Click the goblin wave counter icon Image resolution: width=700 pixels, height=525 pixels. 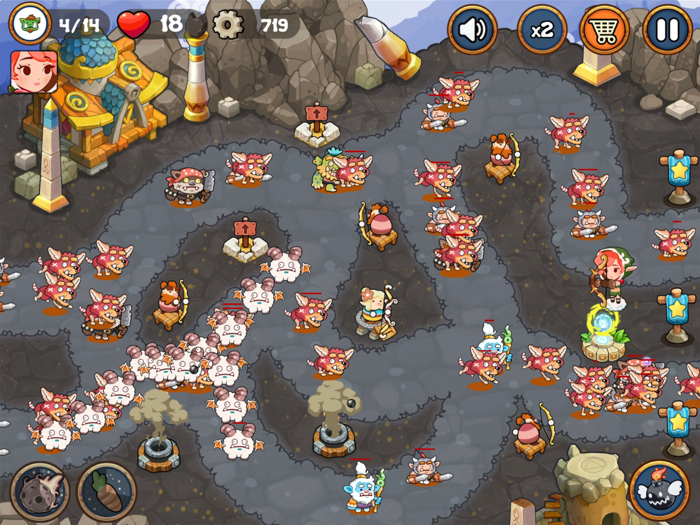(x=29, y=23)
